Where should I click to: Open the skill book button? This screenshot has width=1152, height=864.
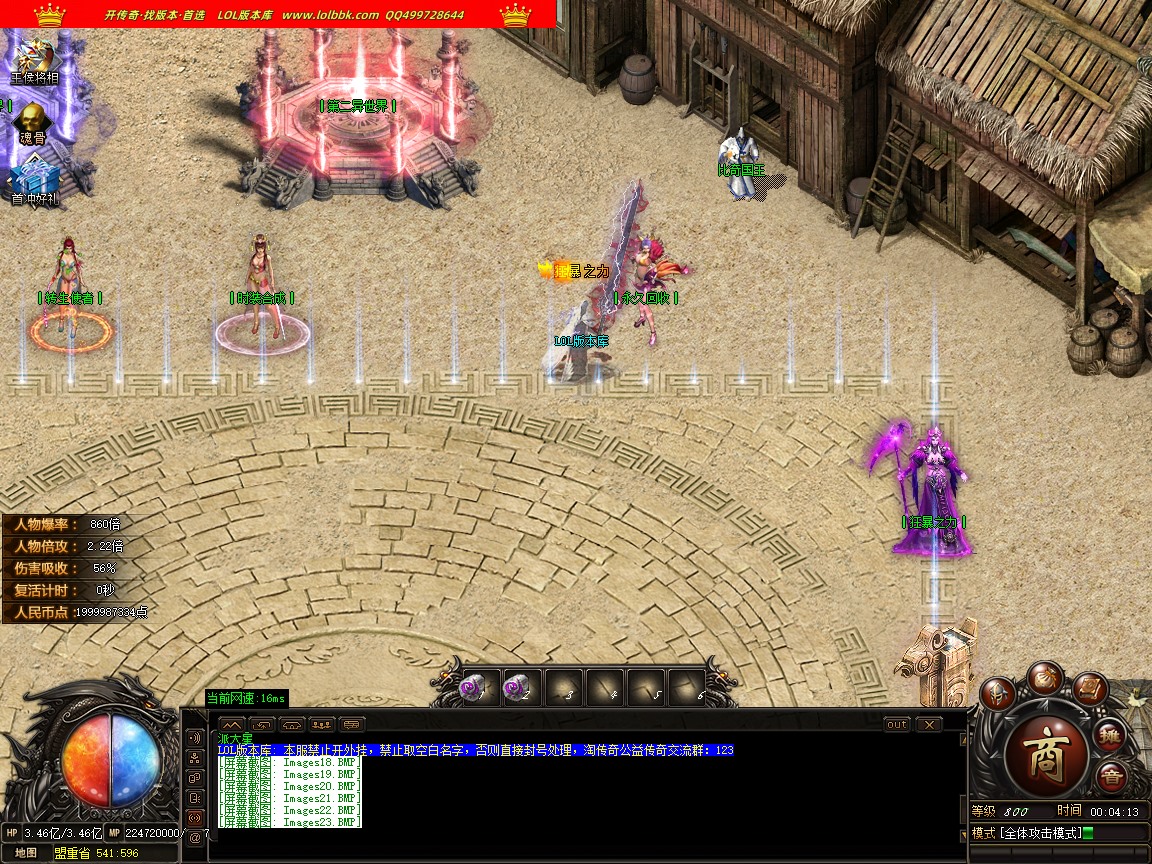click(1090, 688)
